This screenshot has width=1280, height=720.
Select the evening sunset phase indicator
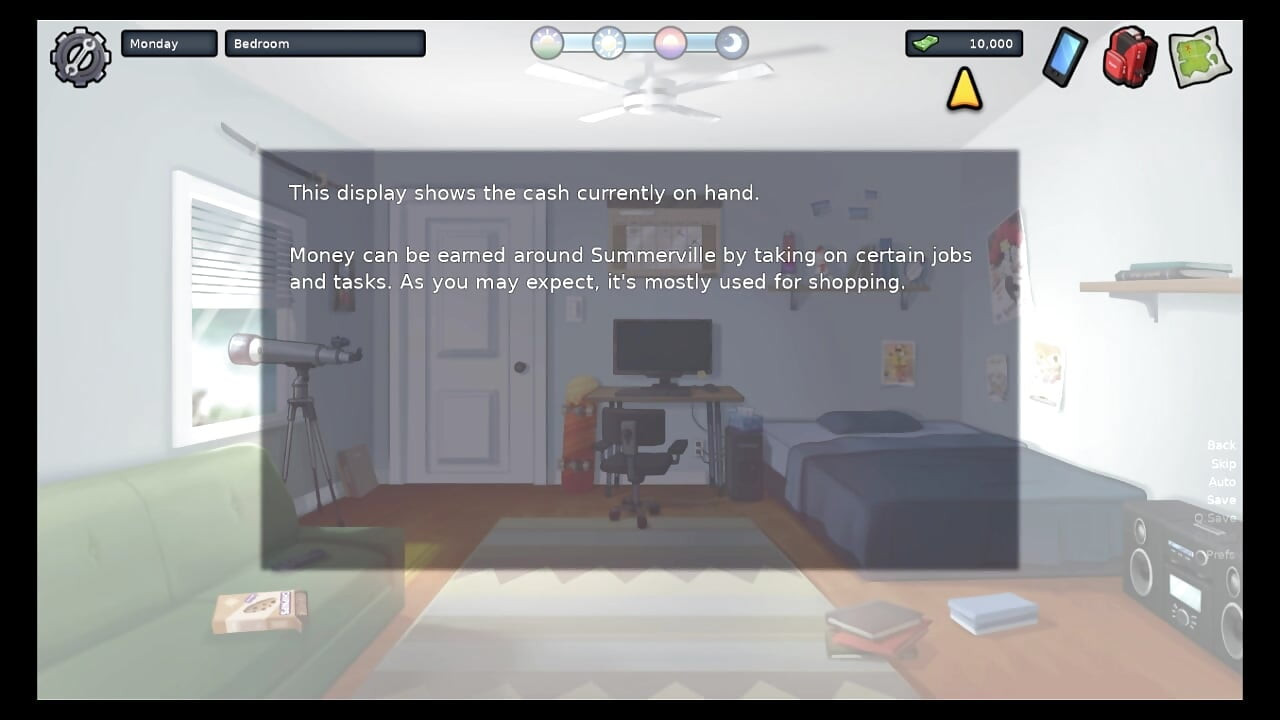(x=670, y=43)
